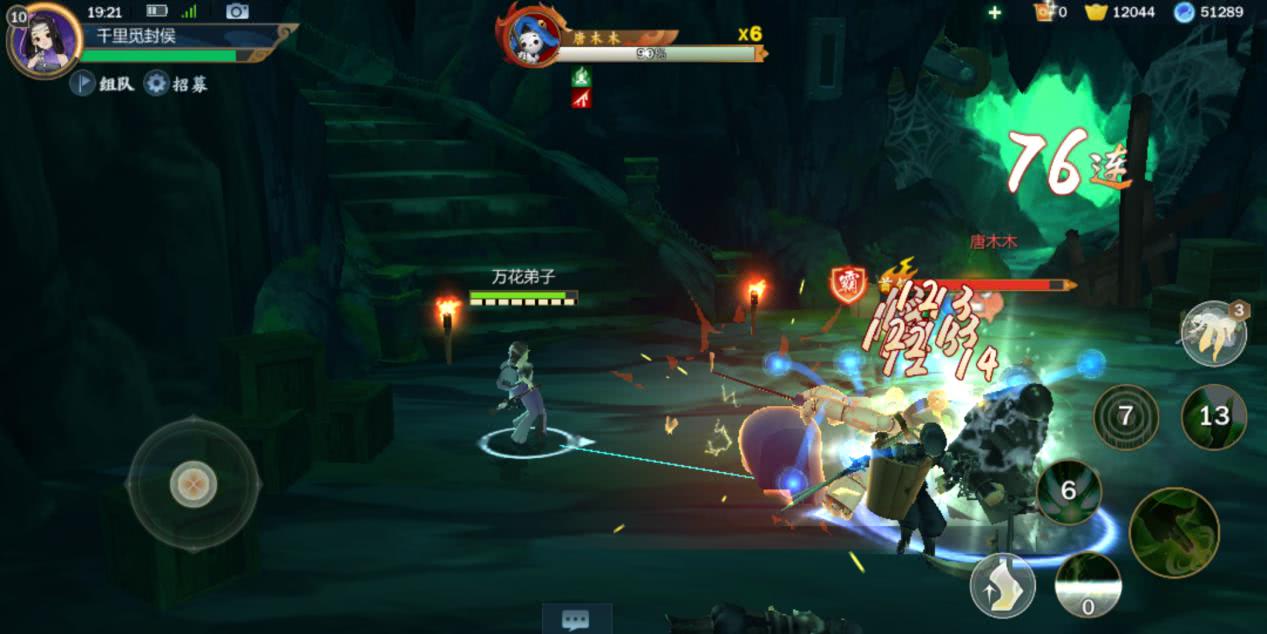Image resolution: width=1267 pixels, height=634 pixels.
Task: Open the 招募 recruit button
Action: tap(177, 83)
